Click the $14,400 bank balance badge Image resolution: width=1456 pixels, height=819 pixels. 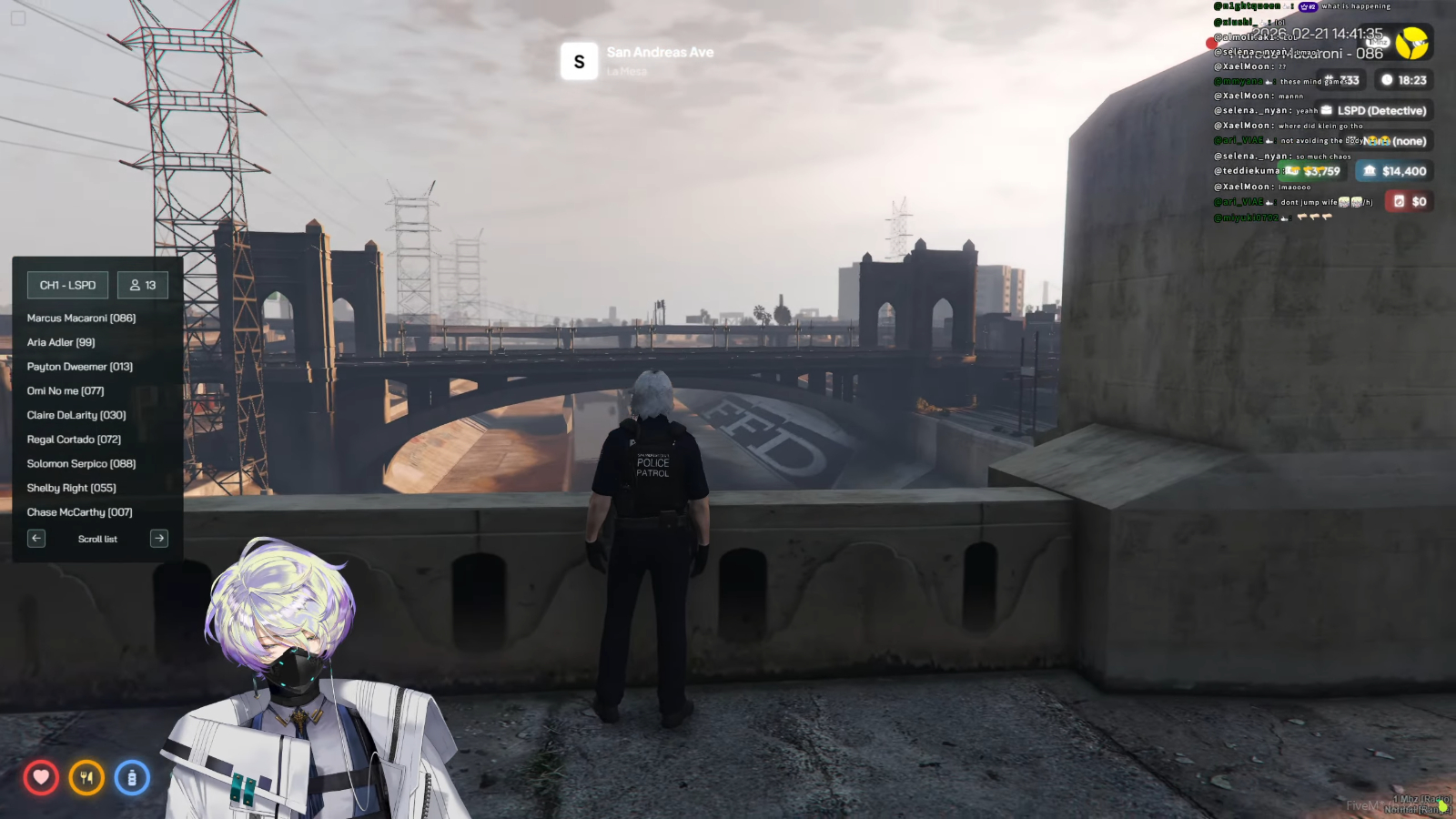click(1395, 171)
